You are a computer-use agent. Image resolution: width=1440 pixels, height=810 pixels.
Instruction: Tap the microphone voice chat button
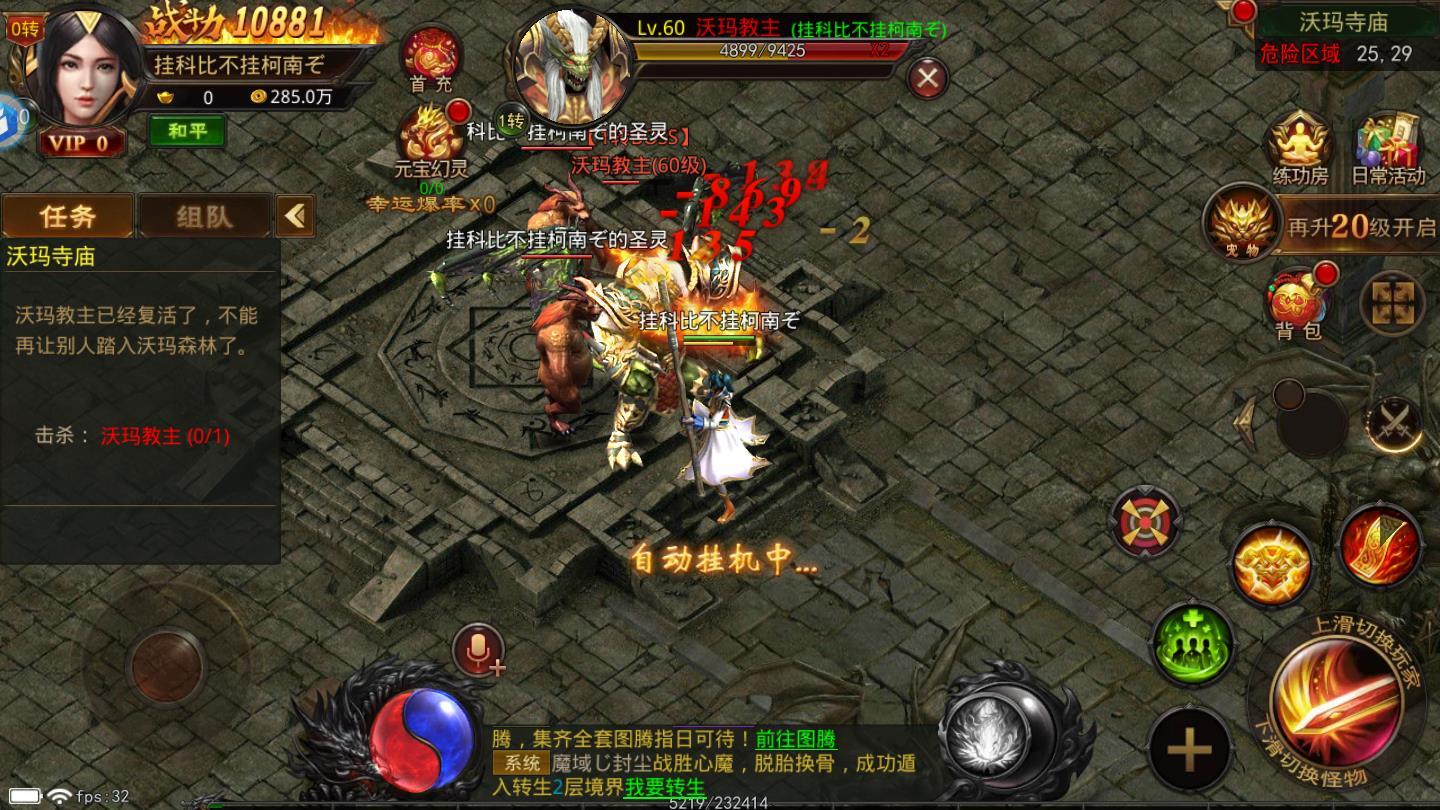click(x=481, y=652)
